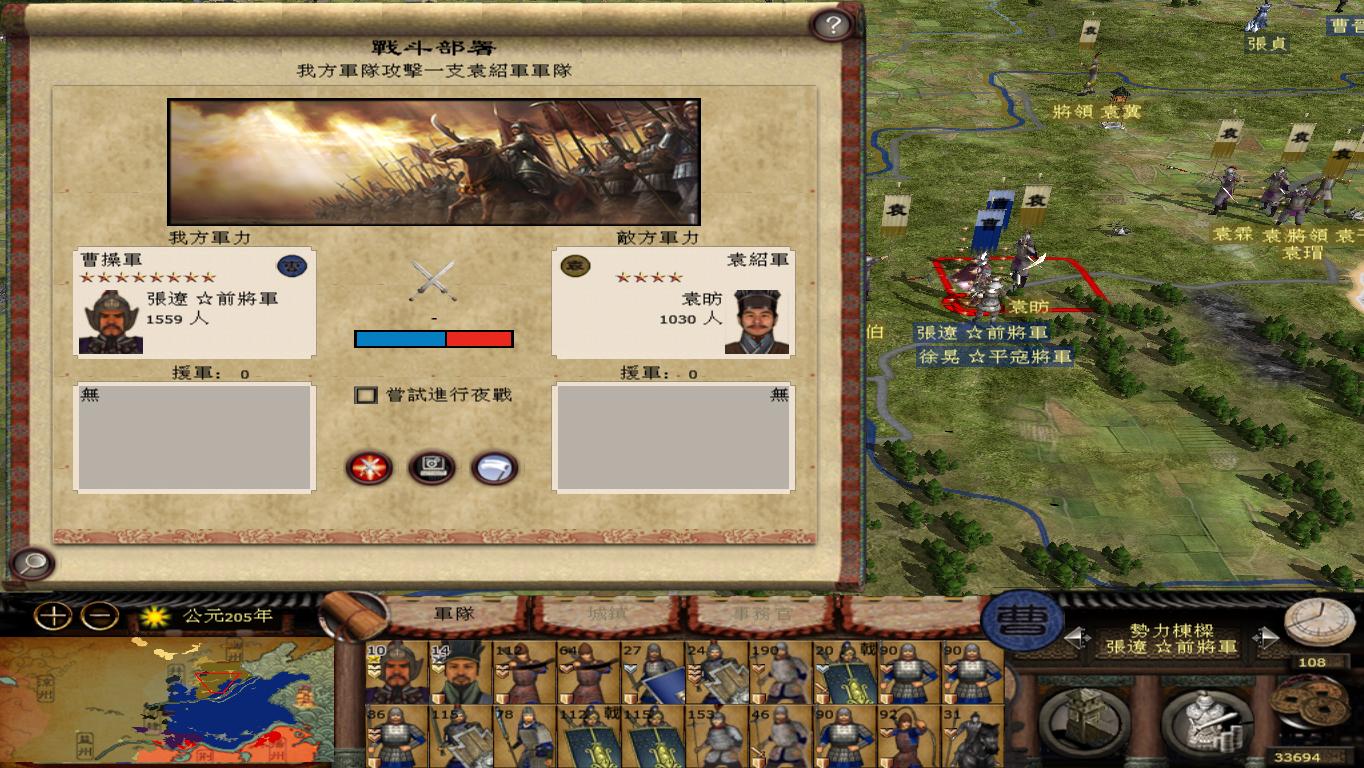Open automatic battle resolution icon

click(x=430, y=468)
